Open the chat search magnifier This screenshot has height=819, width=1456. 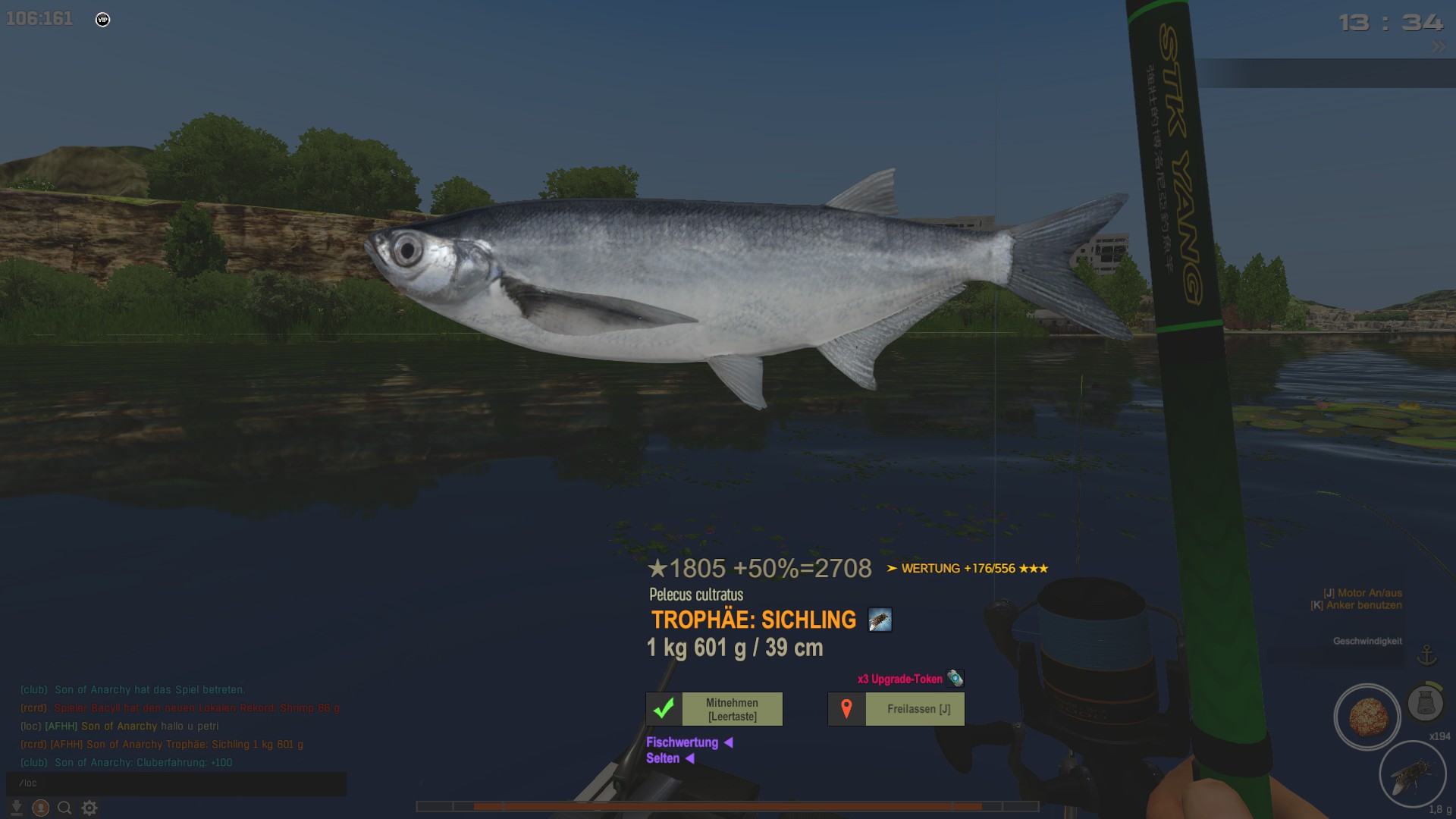tap(64, 808)
